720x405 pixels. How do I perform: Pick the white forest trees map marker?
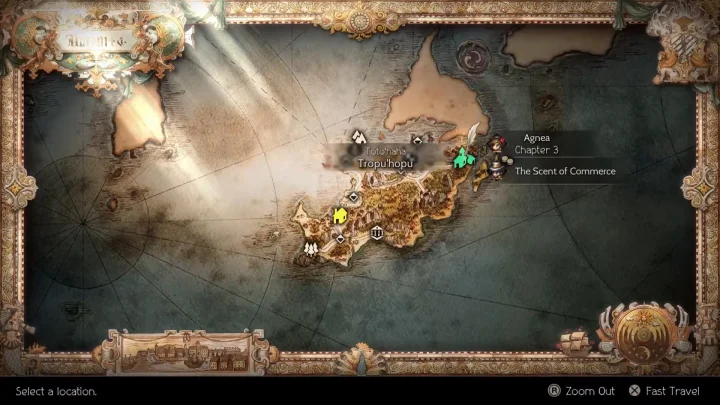click(312, 246)
